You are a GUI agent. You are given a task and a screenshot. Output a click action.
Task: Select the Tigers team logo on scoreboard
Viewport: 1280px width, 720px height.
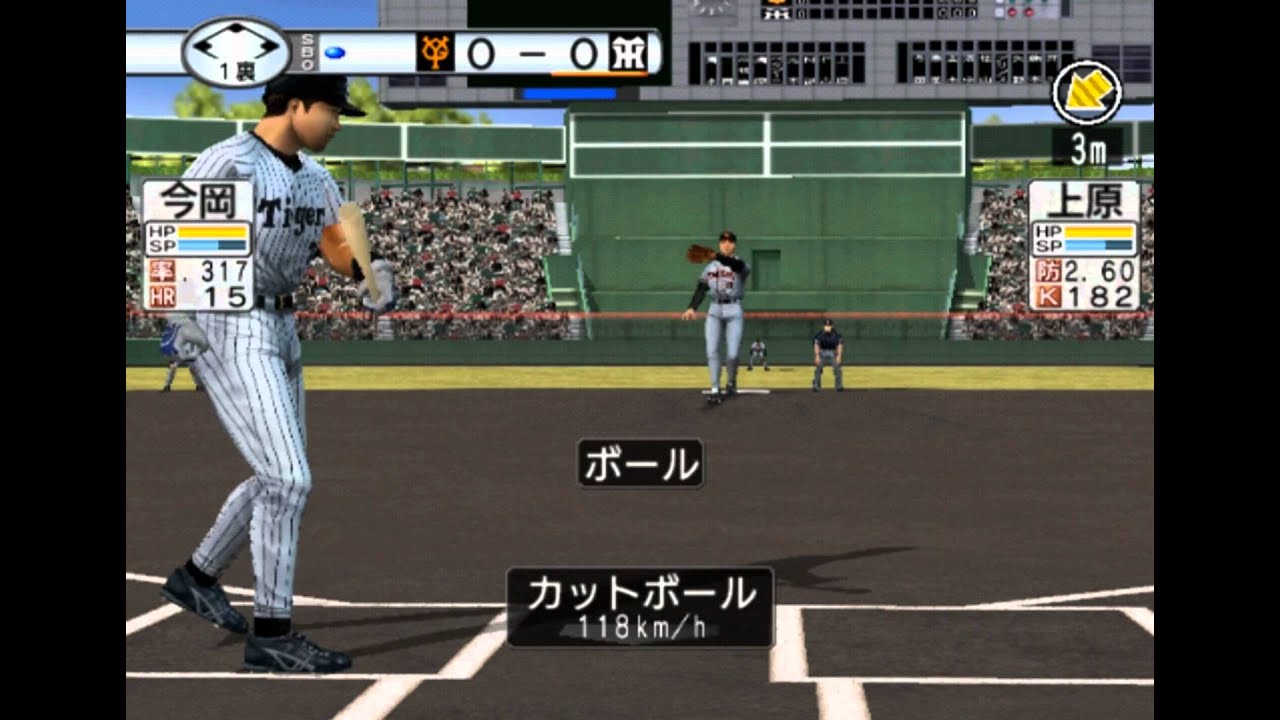coord(627,53)
